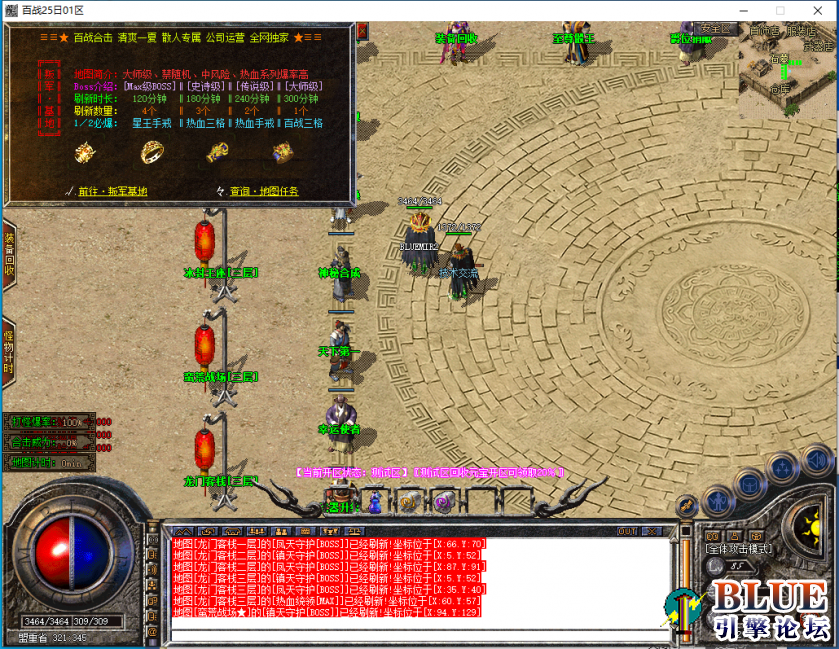
Task: Select the purple swirl stone belt slot
Action: pyautogui.click(x=442, y=503)
